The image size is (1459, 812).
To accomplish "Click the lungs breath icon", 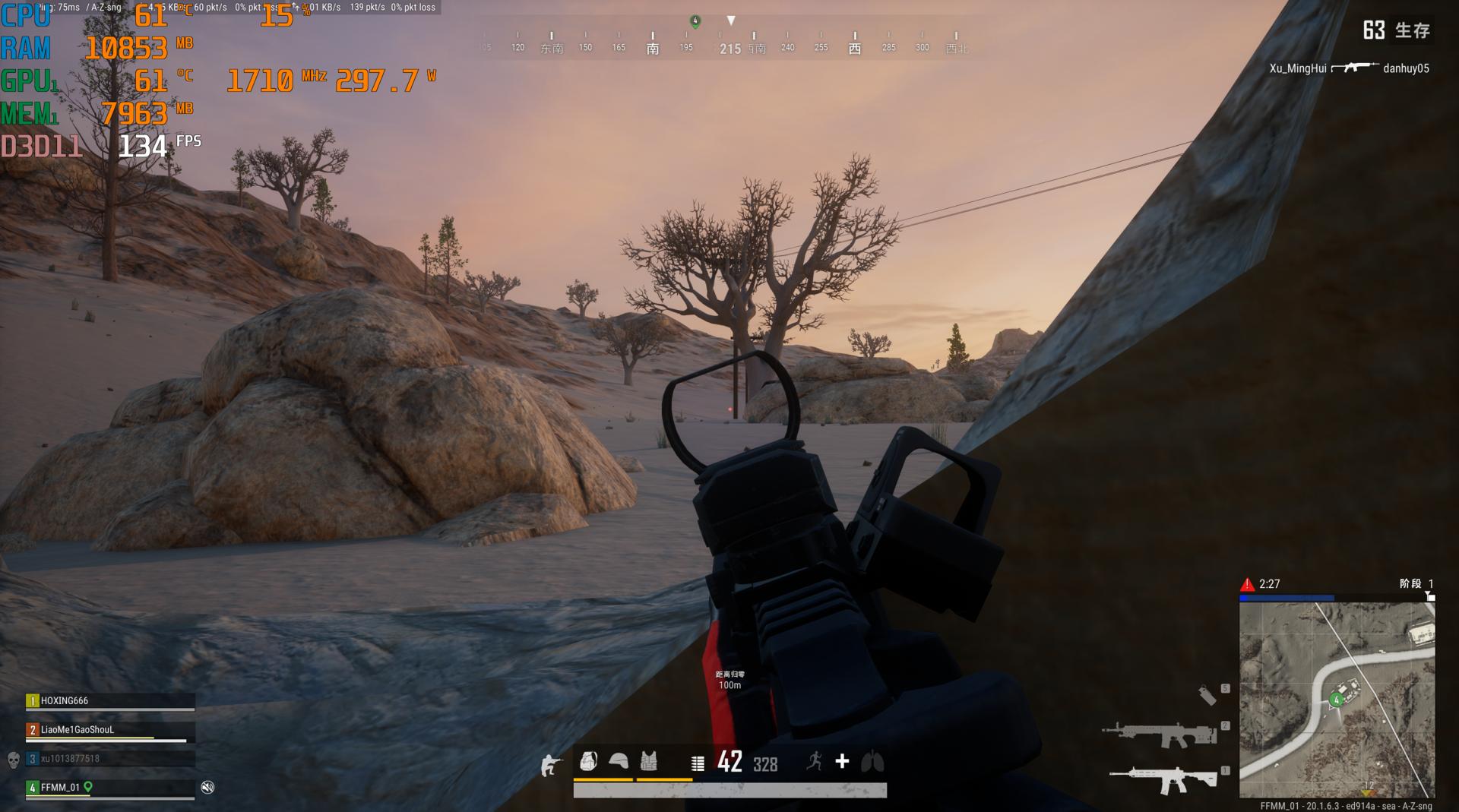I will coord(872,761).
